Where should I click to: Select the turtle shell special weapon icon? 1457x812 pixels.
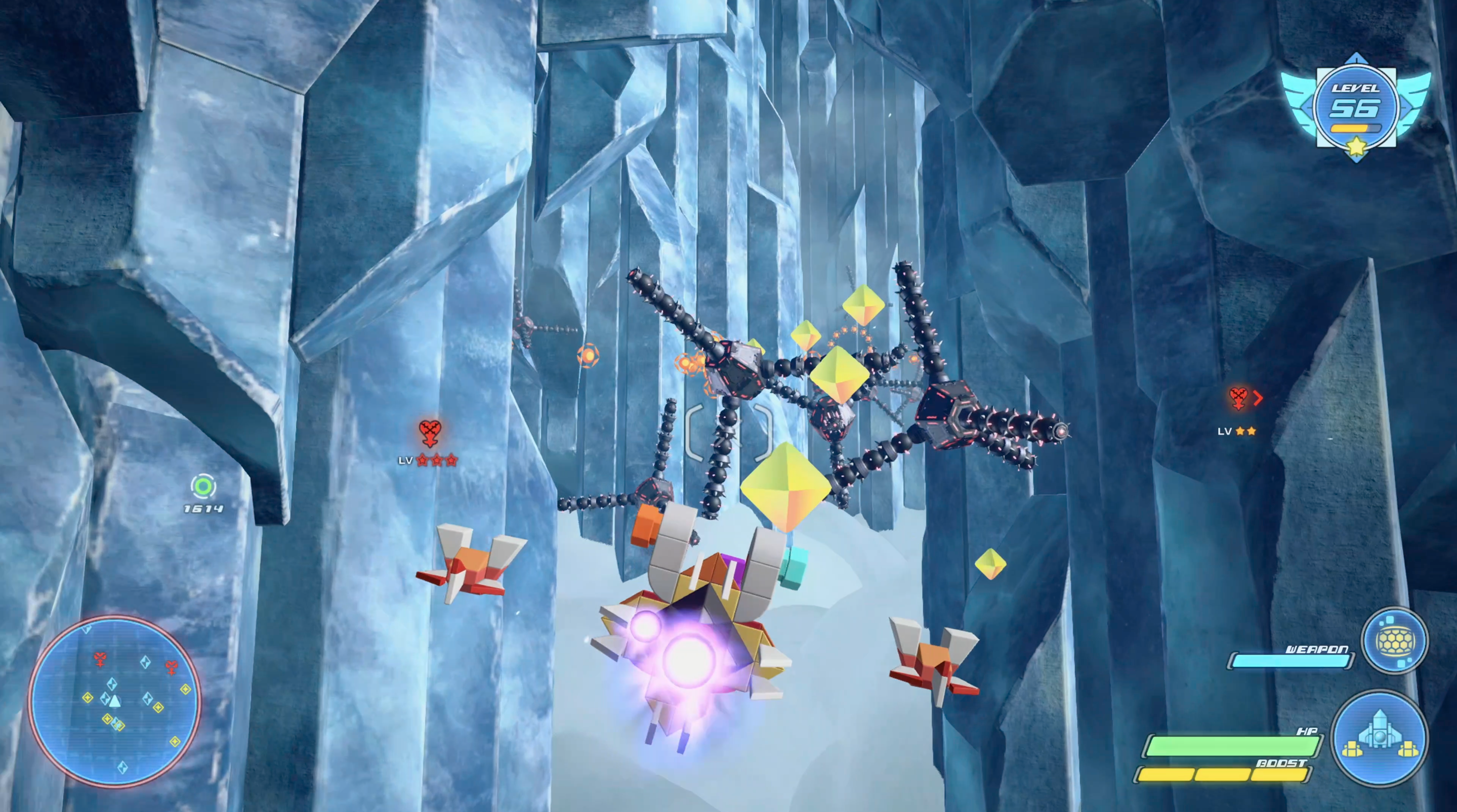coord(1394,640)
